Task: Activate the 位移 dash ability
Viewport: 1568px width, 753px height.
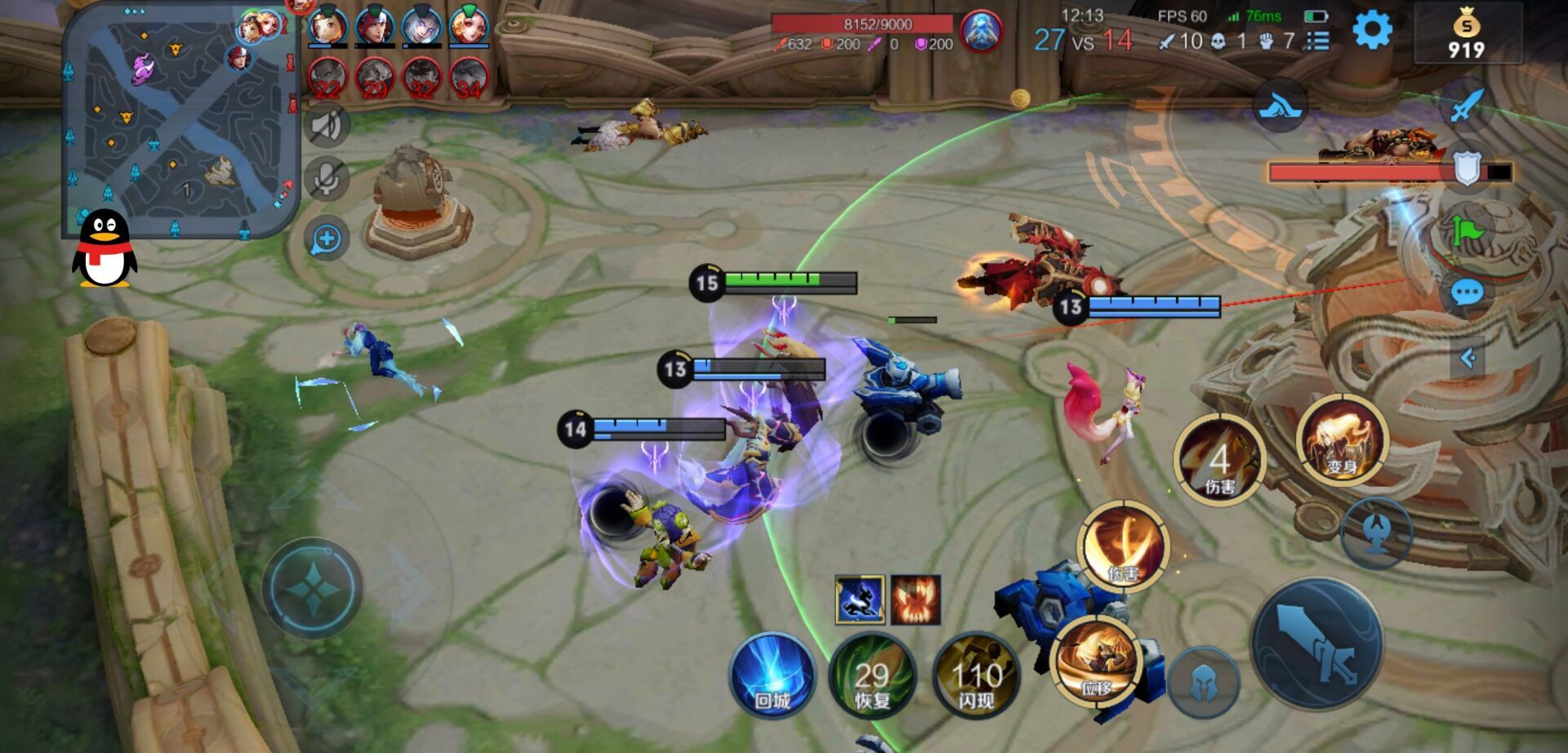Action: (x=1095, y=661)
